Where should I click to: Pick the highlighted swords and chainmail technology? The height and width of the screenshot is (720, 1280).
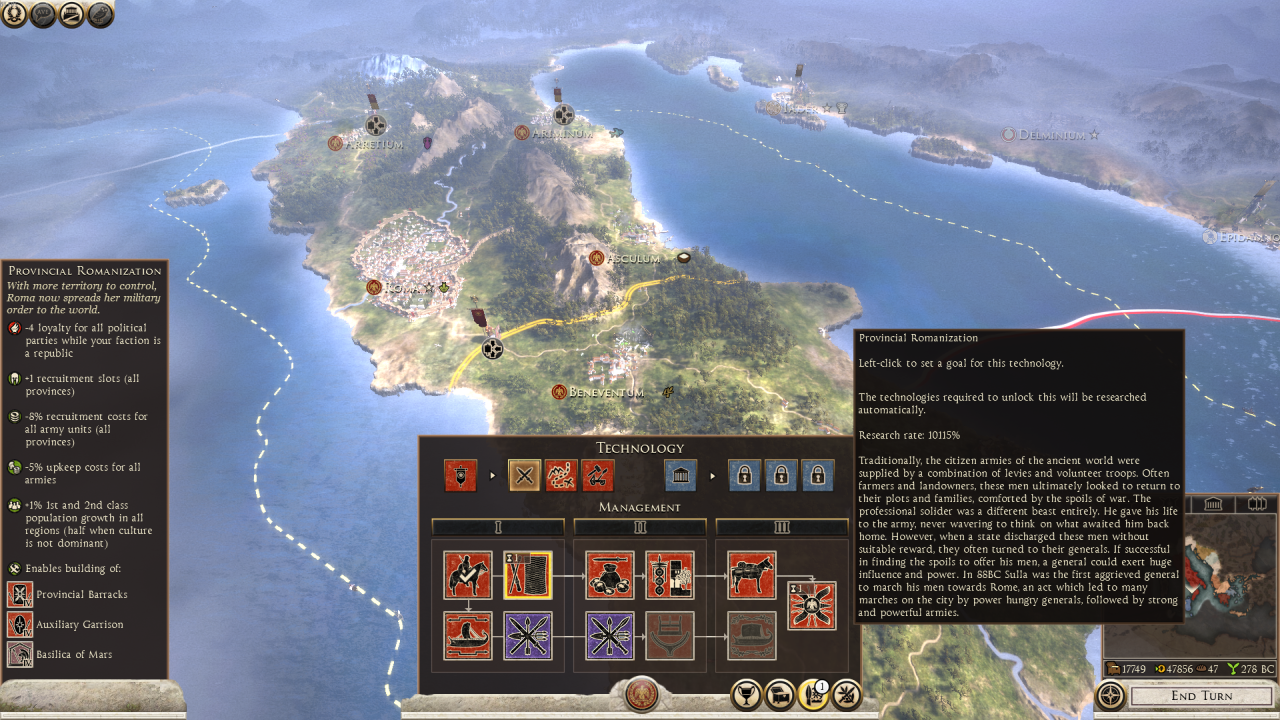coord(528,575)
